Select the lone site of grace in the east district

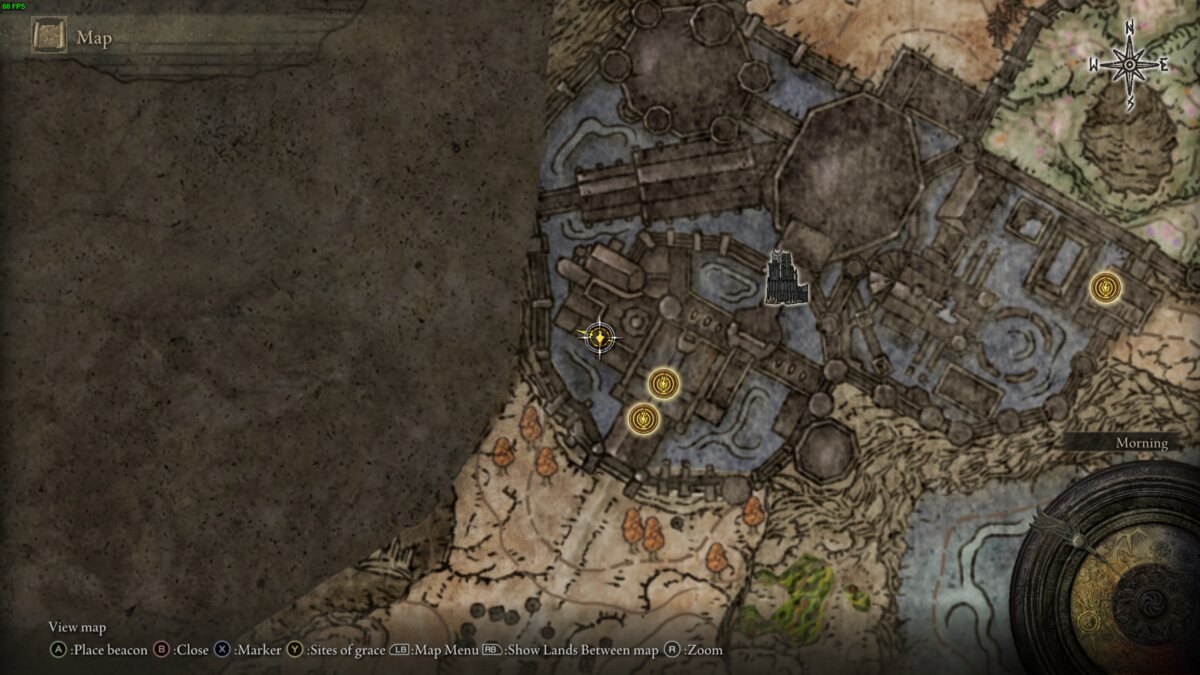(x=1105, y=288)
